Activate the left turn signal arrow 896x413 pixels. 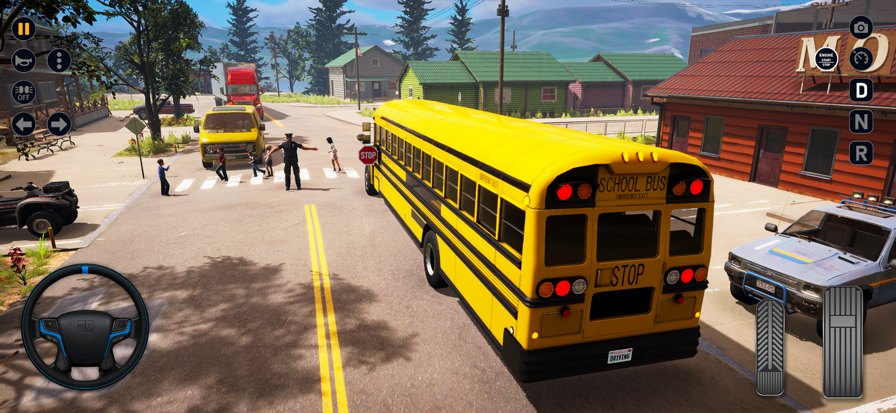pos(23,124)
